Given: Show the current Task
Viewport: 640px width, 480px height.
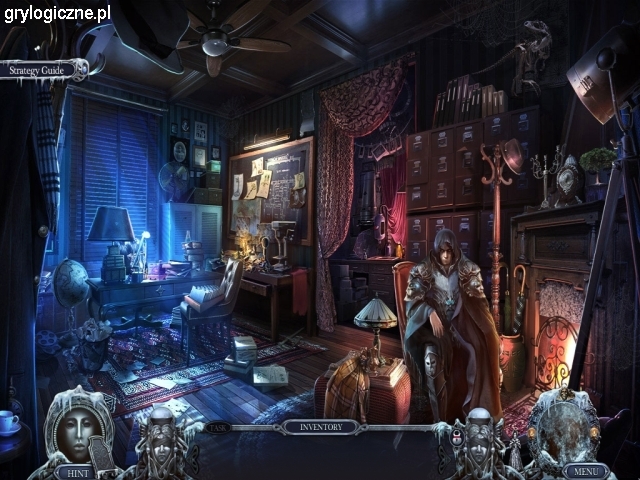Looking at the screenshot, I should (218, 427).
